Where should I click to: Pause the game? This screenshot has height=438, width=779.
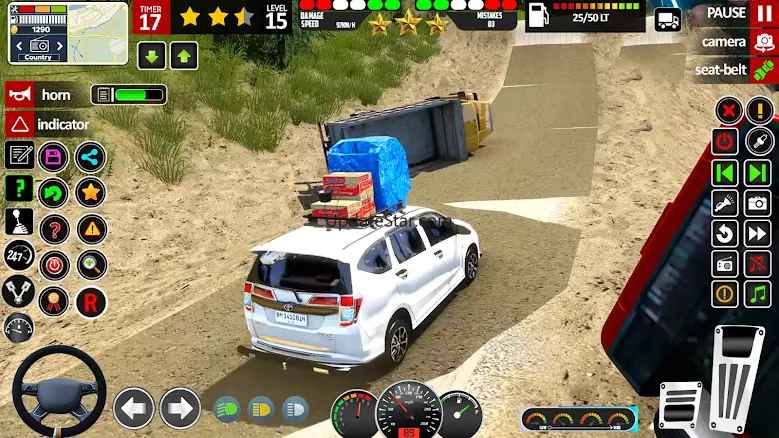(x=738, y=13)
